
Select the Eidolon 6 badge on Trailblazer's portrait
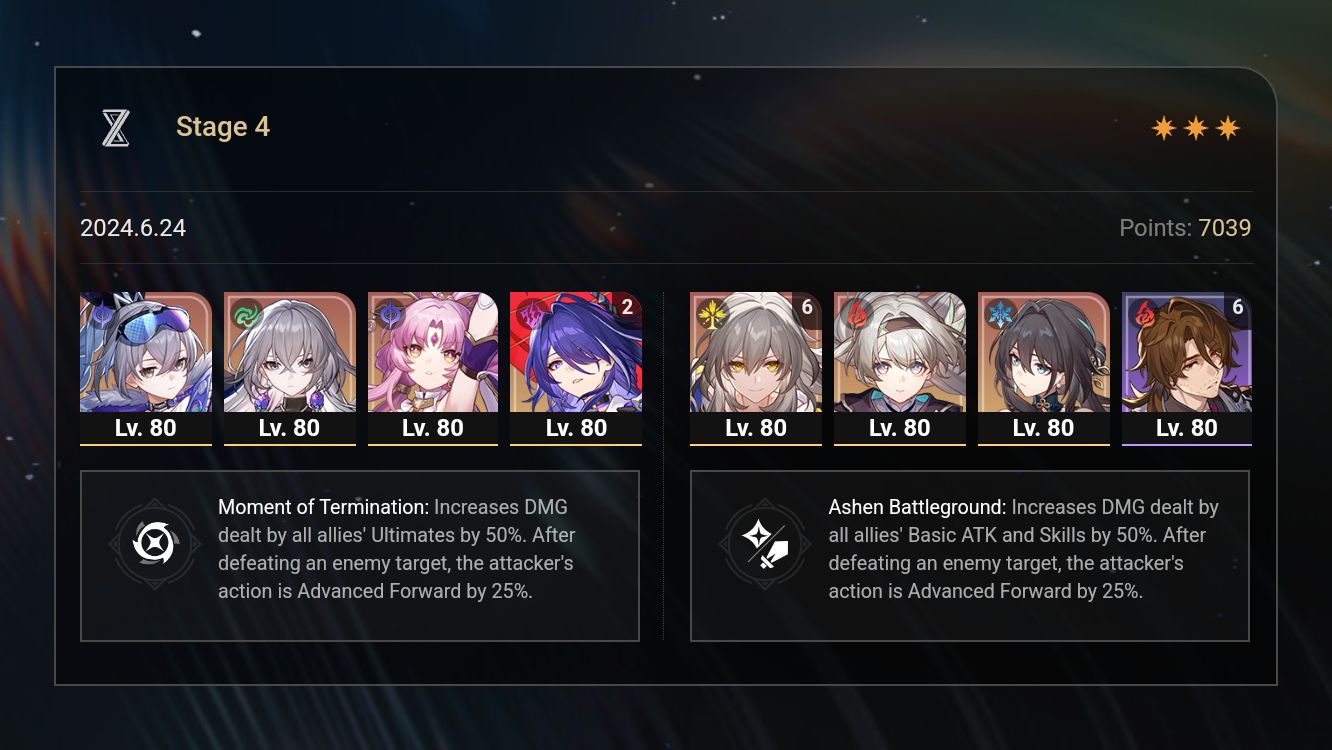tap(806, 307)
